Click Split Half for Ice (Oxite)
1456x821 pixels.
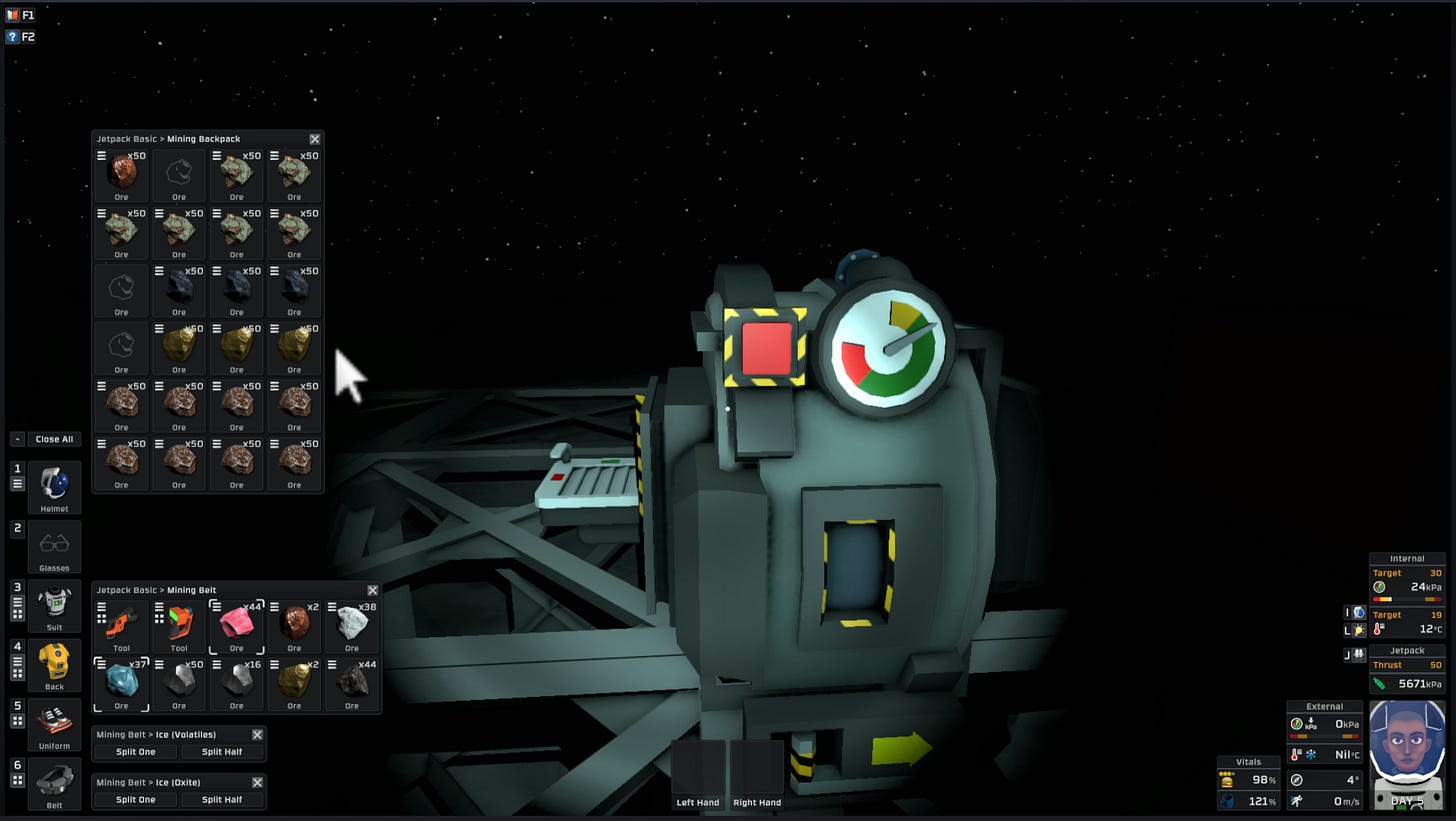pos(223,799)
